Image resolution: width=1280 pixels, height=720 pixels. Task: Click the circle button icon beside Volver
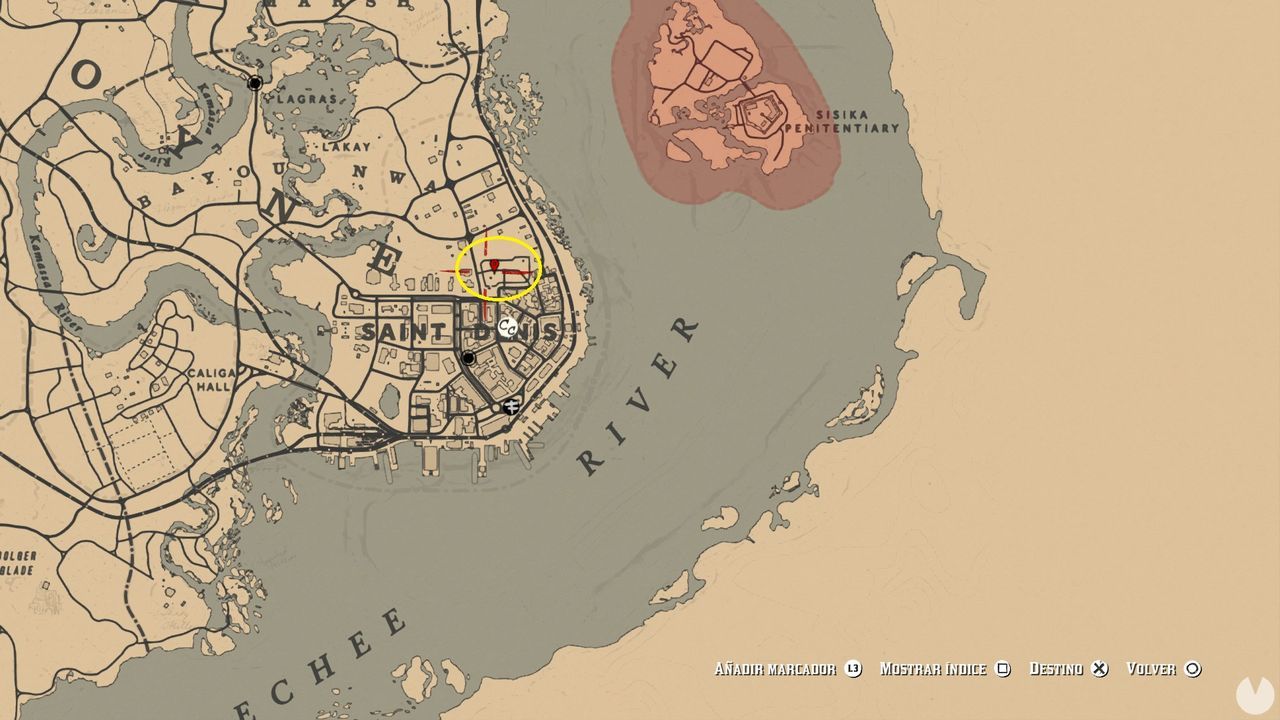click(x=1191, y=668)
